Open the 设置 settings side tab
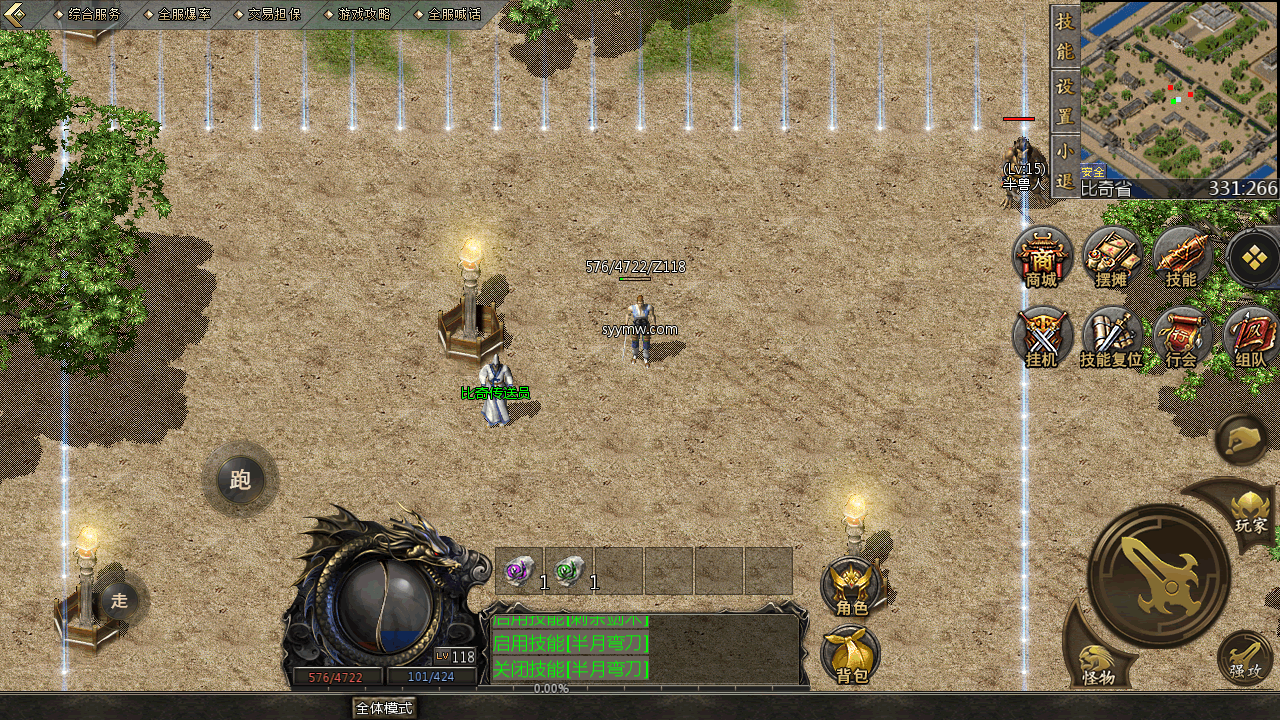Viewport: 1280px width, 720px height. (1065, 100)
